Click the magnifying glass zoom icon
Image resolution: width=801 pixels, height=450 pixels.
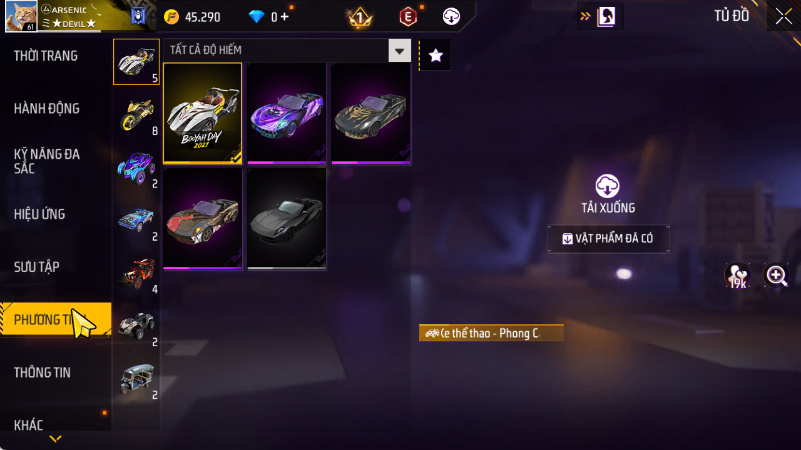(x=776, y=276)
